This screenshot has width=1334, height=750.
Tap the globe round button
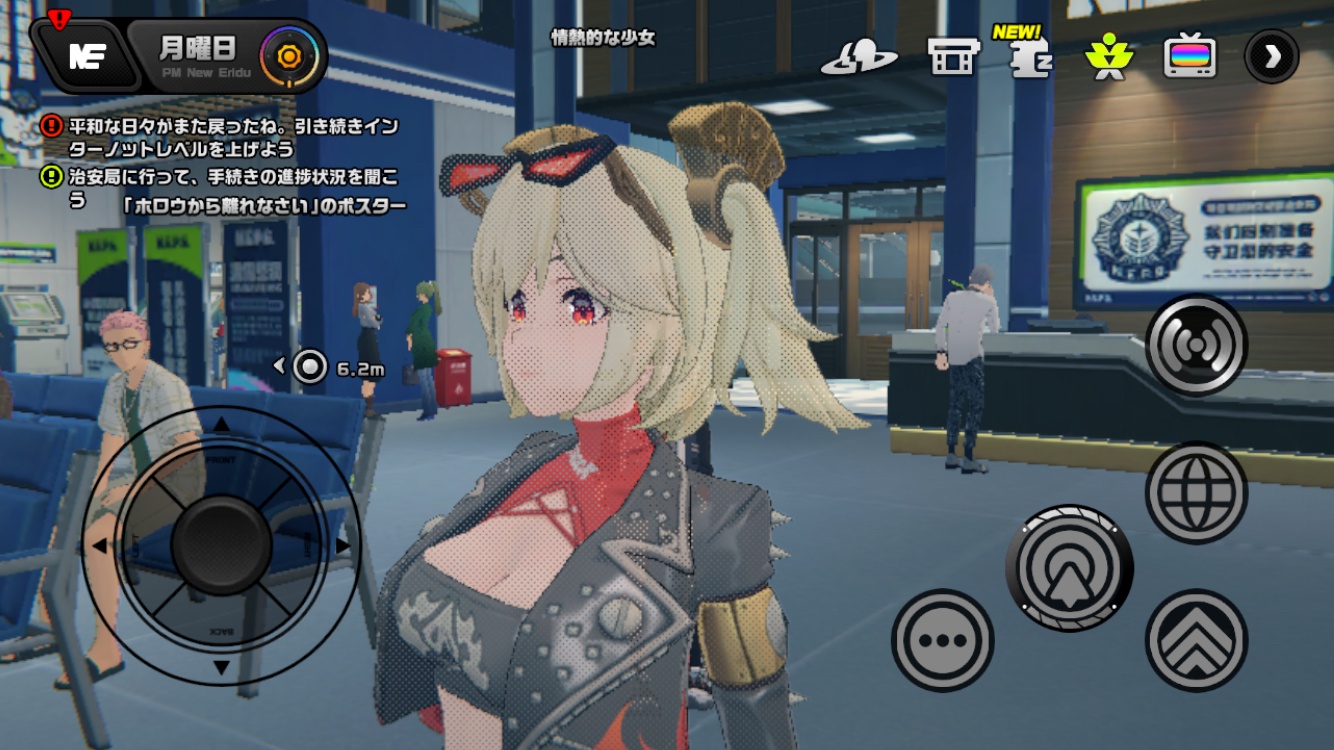tap(1196, 493)
